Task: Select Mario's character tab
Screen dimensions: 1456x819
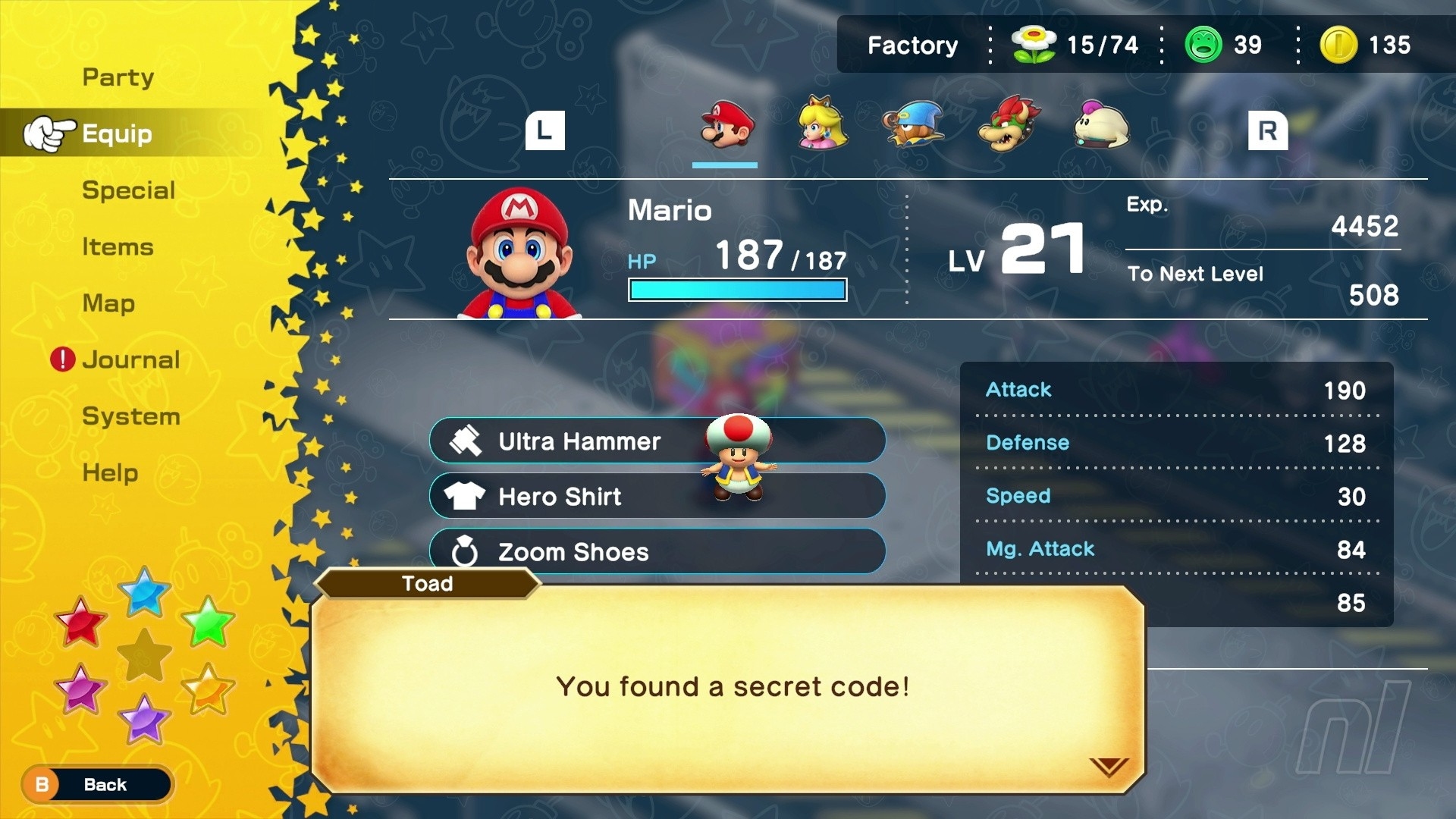Action: pos(726,126)
